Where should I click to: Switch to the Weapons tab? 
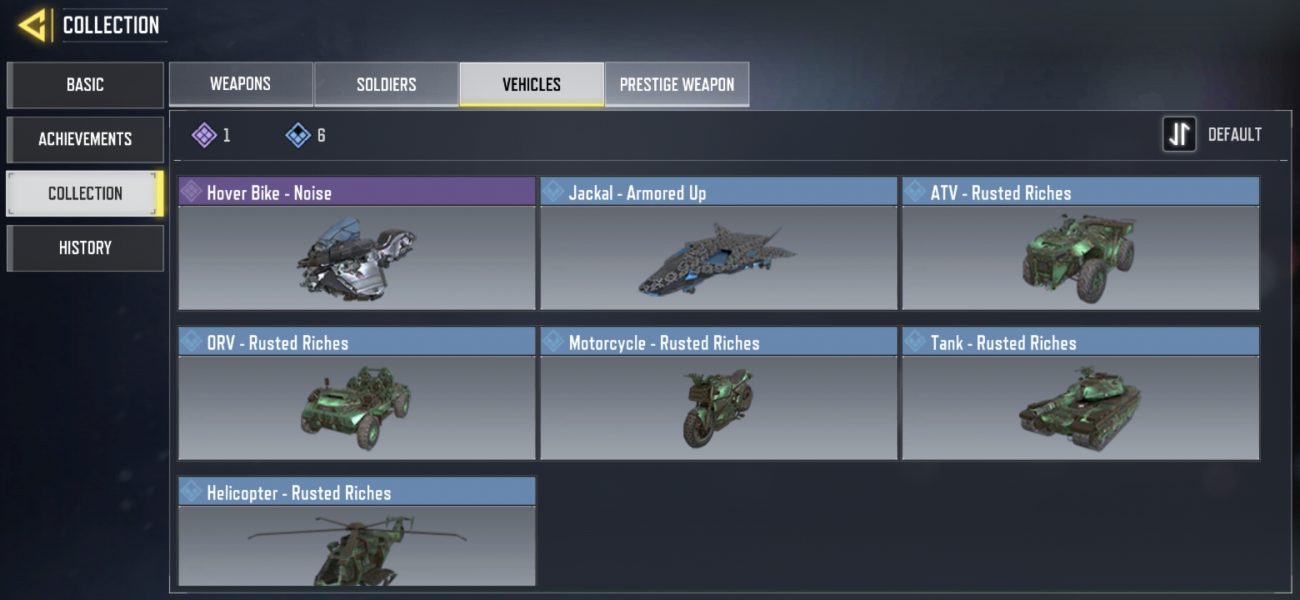coord(240,84)
